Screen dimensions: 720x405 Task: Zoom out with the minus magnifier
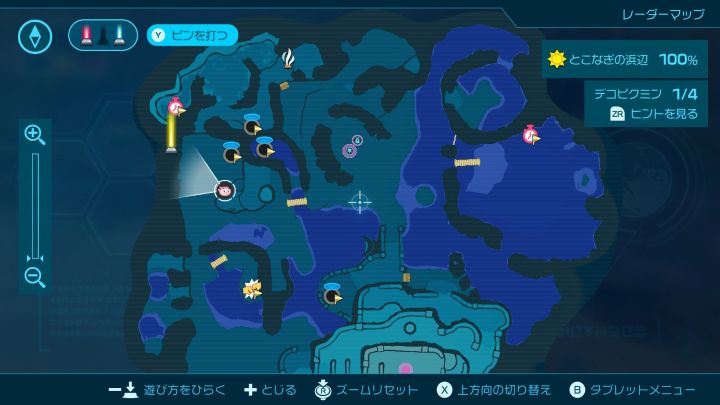coord(34,278)
